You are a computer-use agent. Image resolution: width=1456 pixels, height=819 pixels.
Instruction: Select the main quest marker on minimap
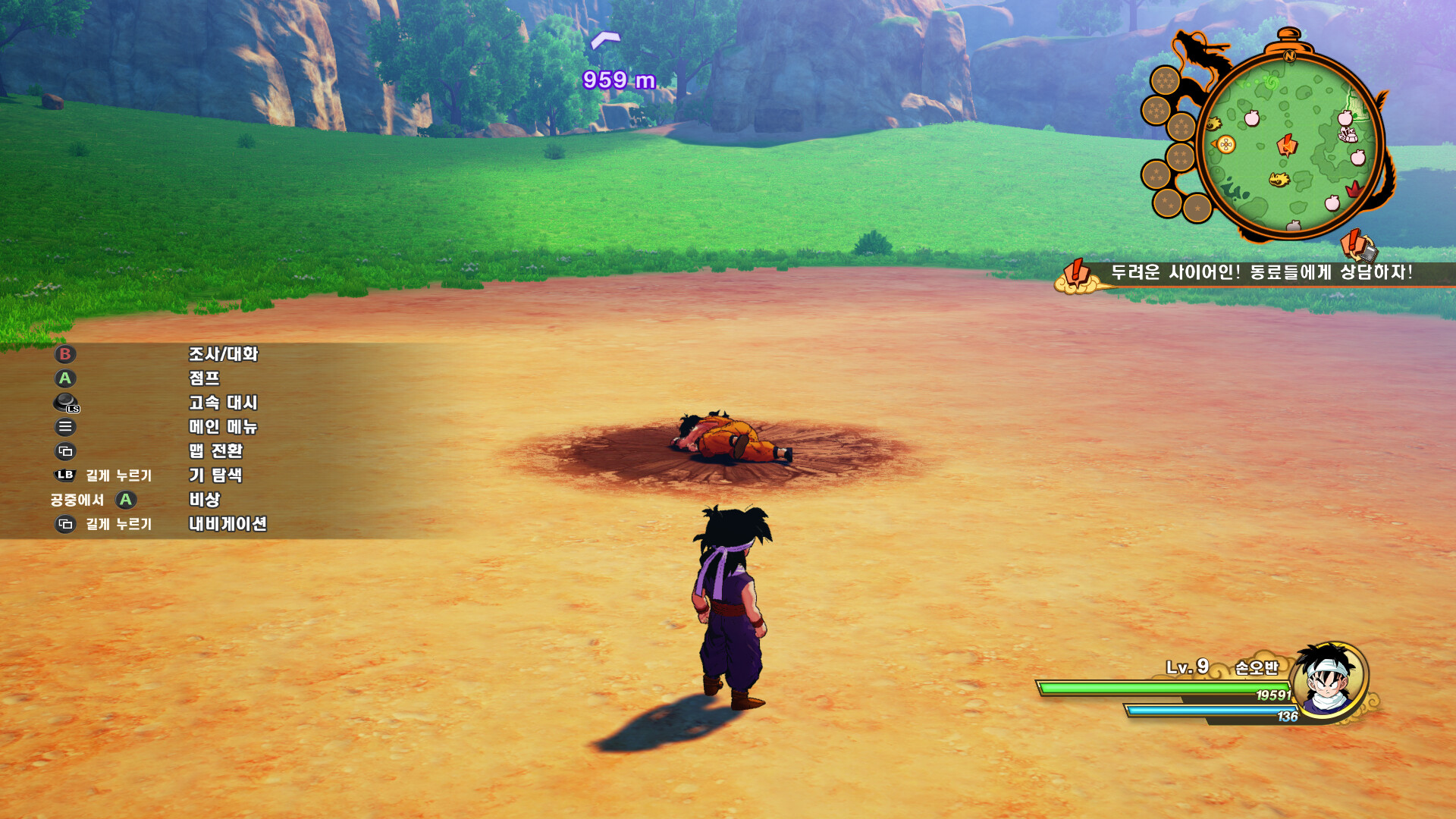(x=1287, y=143)
